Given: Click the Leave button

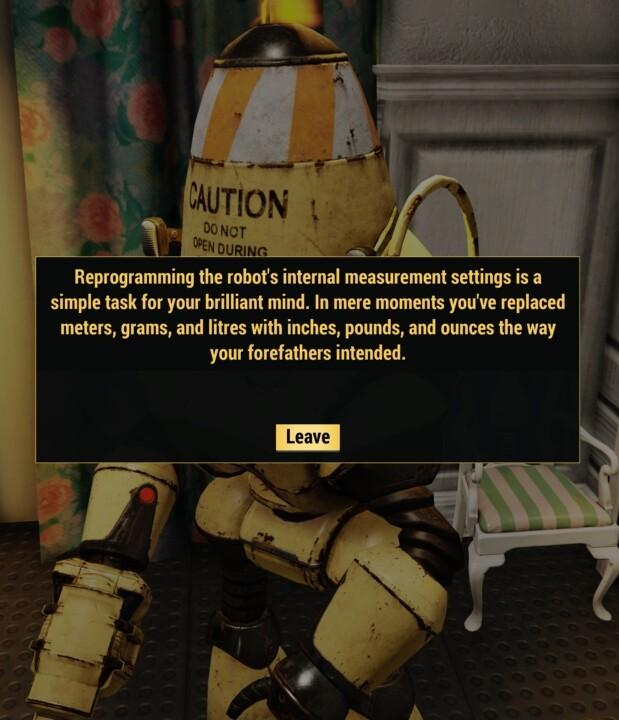Looking at the screenshot, I should (307, 437).
